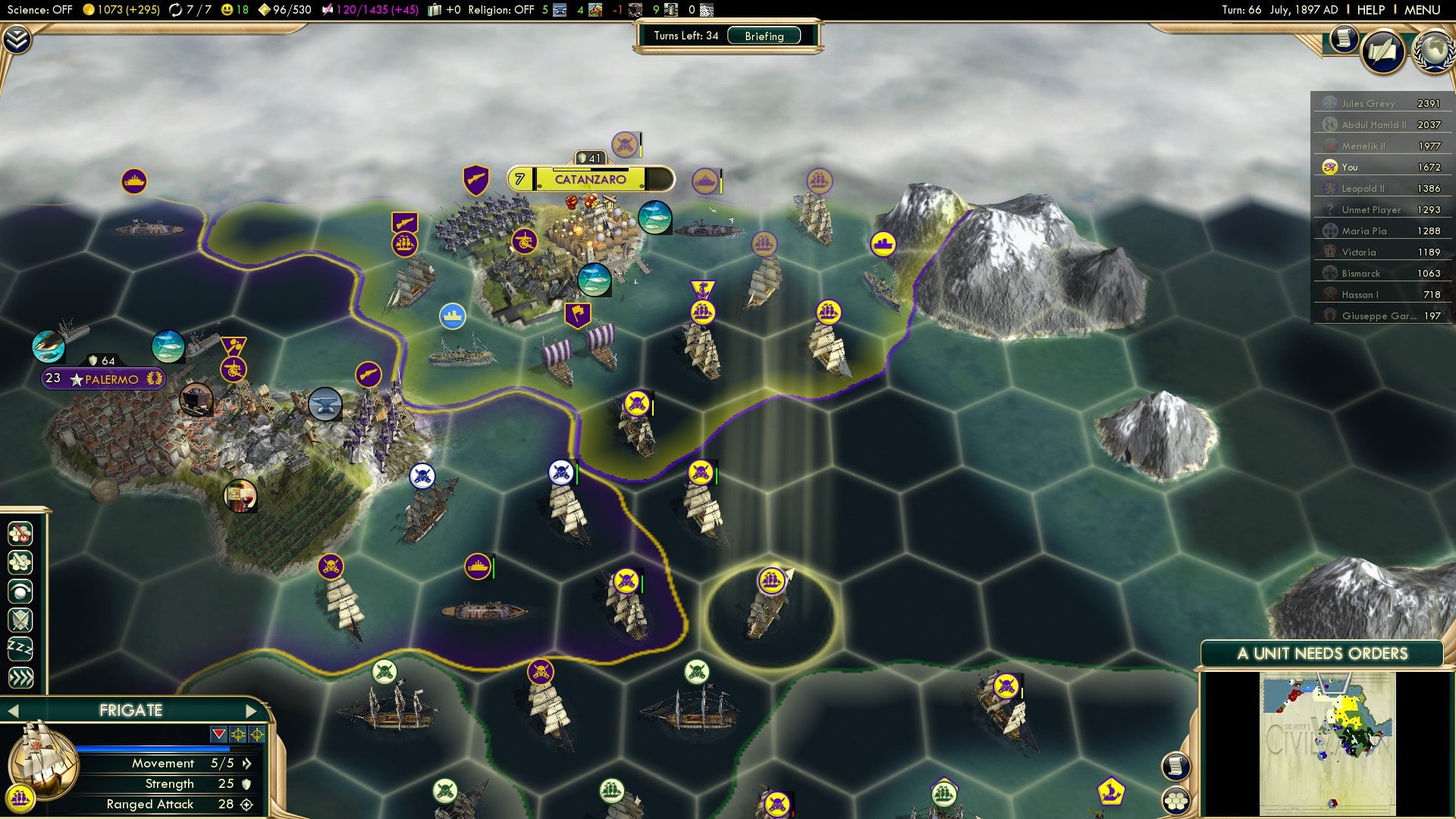Viewport: 1456px width, 819px height.
Task: Cycle to previous unit with left arrow beside FRIGATE
Action: click(x=14, y=711)
